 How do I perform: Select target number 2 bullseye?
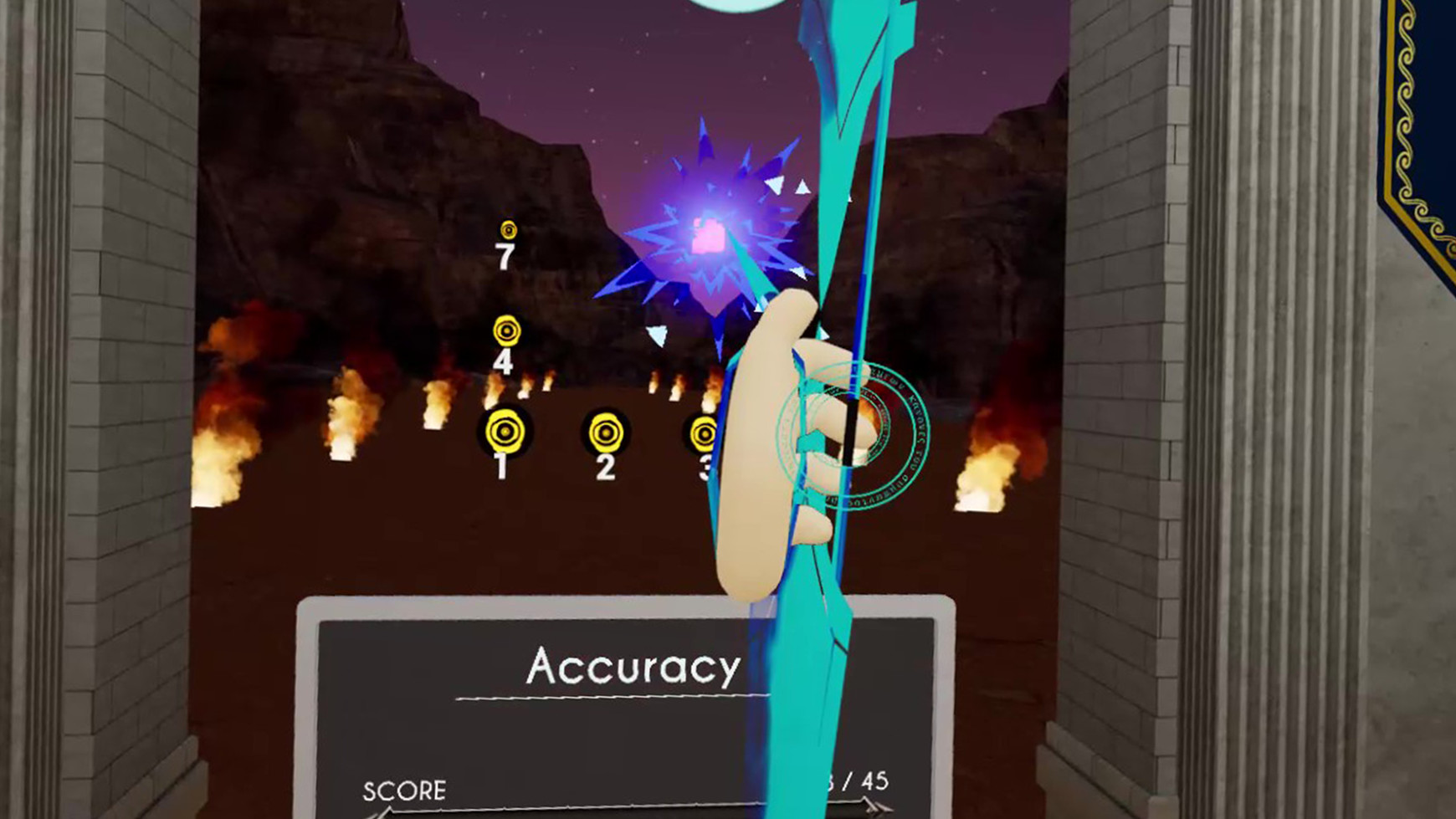point(604,432)
